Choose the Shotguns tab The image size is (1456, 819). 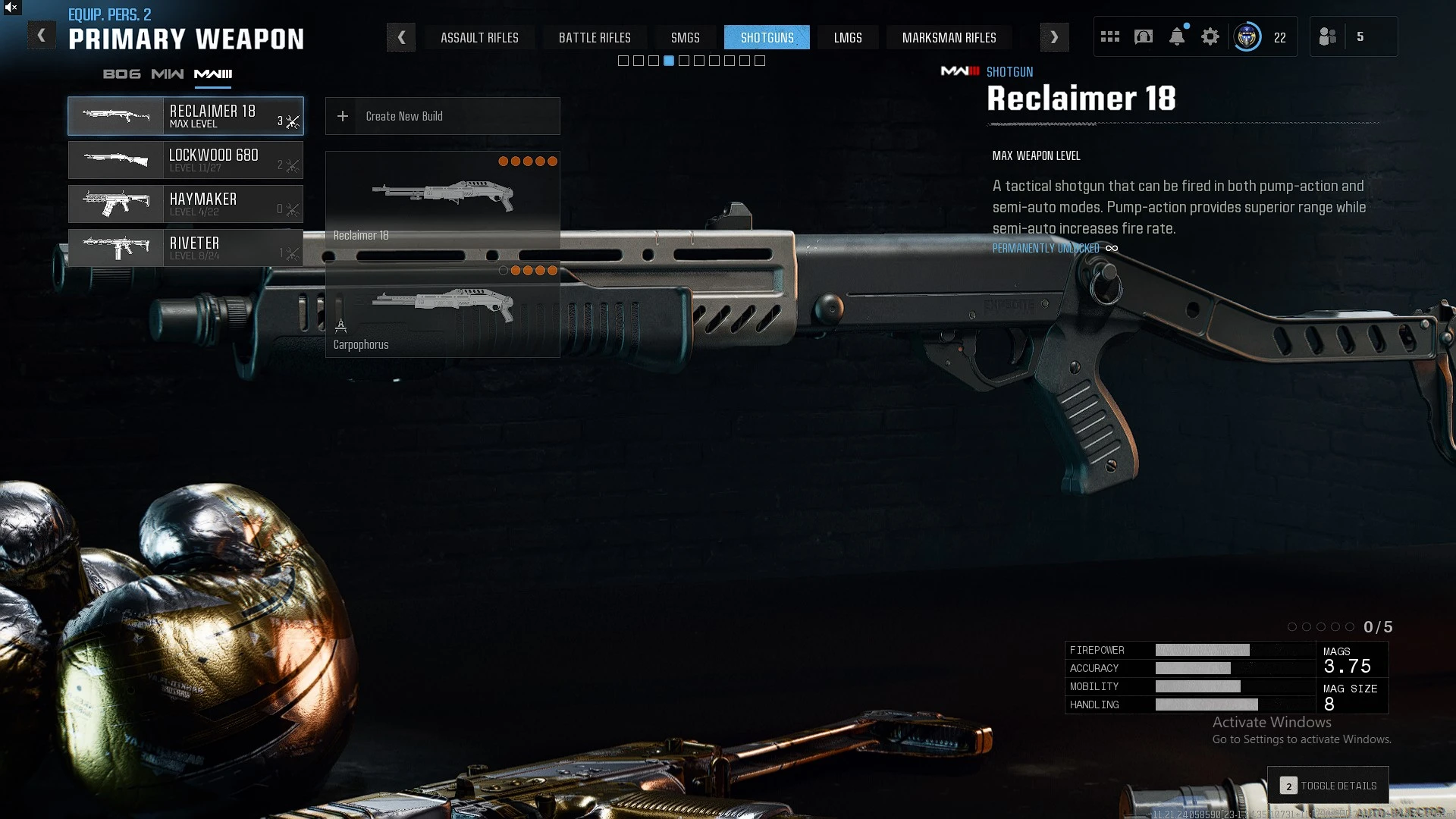(767, 37)
